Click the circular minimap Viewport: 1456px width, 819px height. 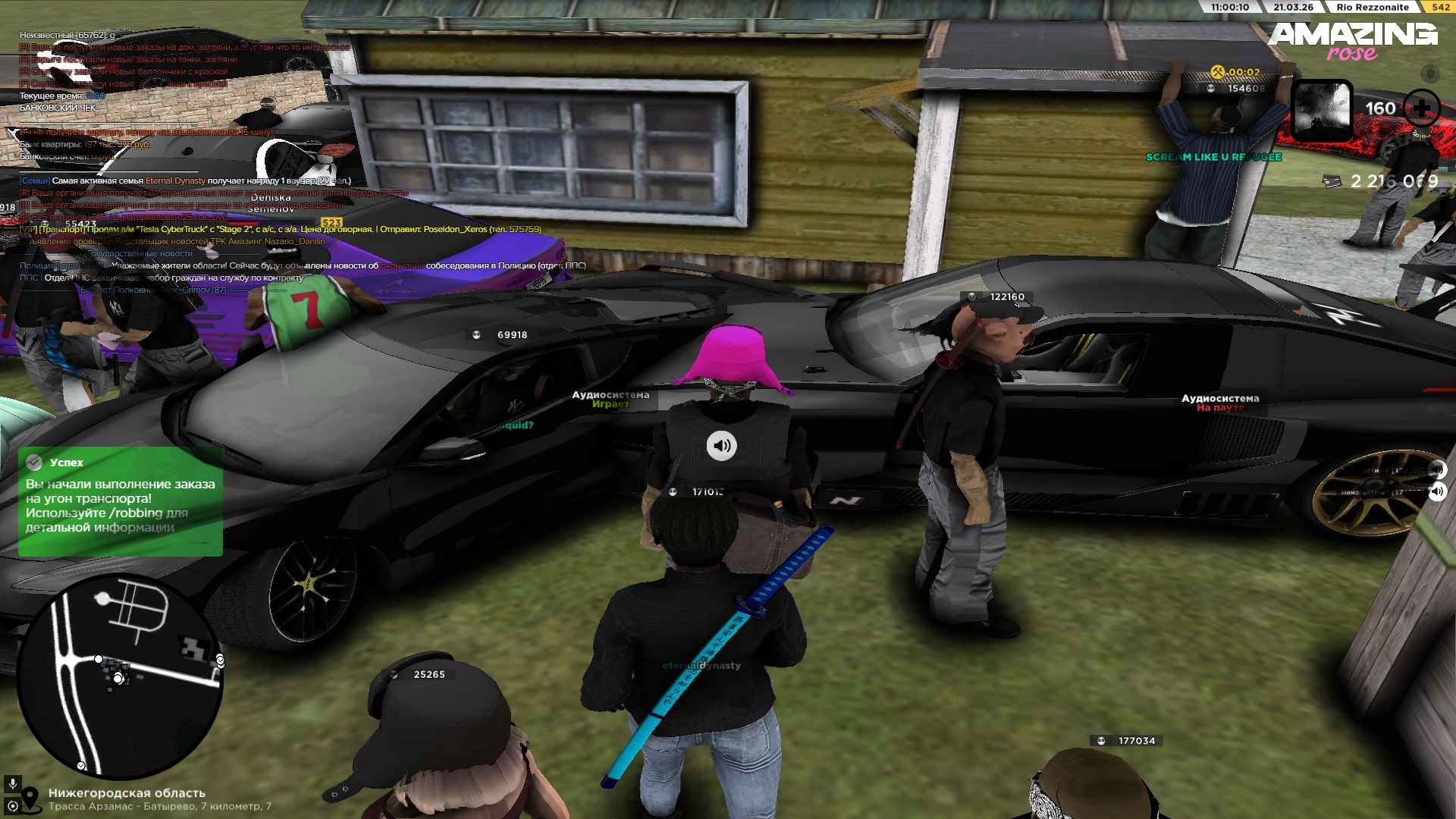point(119,677)
